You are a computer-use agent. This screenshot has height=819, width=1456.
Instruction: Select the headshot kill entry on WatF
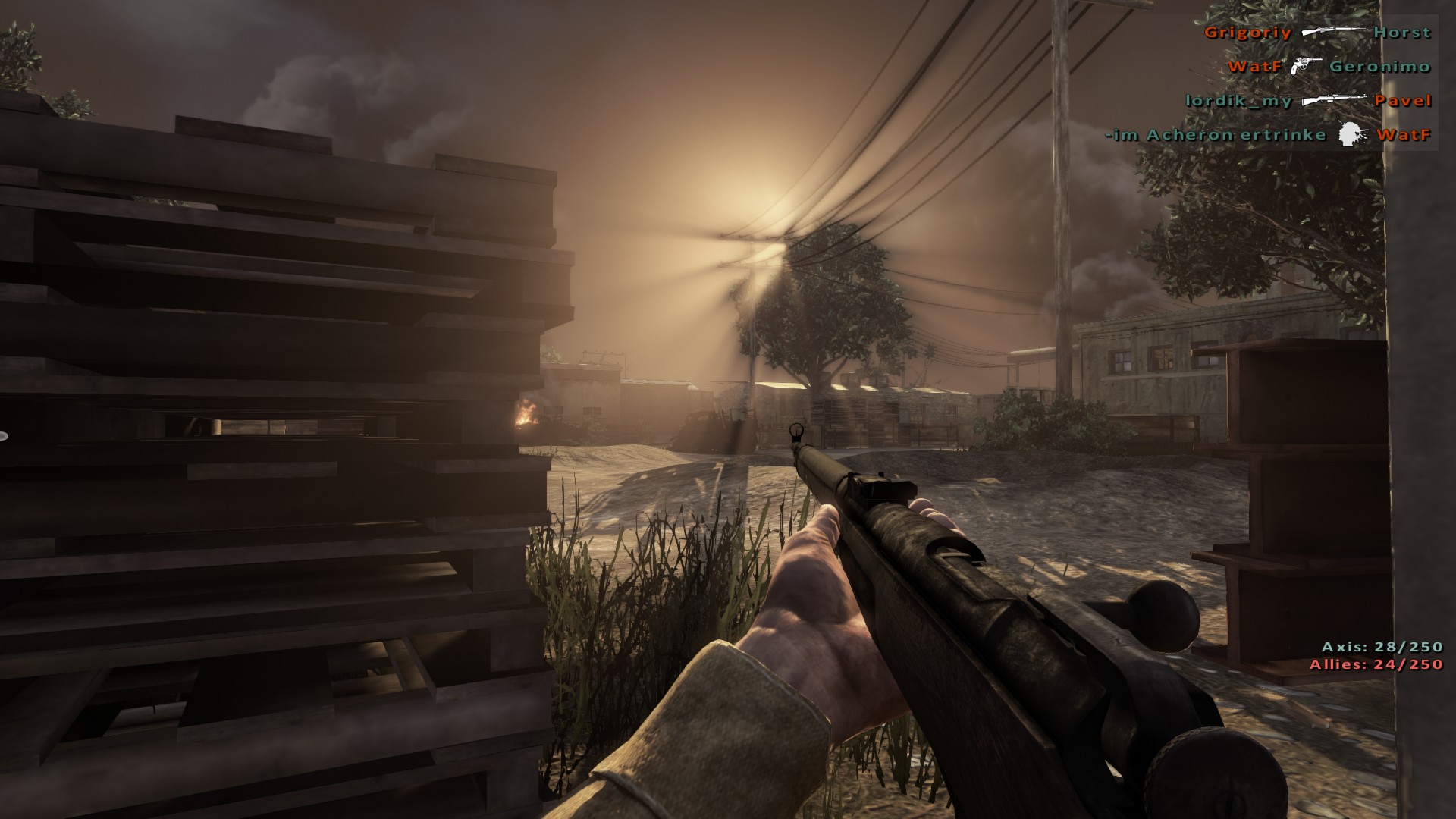(1268, 135)
